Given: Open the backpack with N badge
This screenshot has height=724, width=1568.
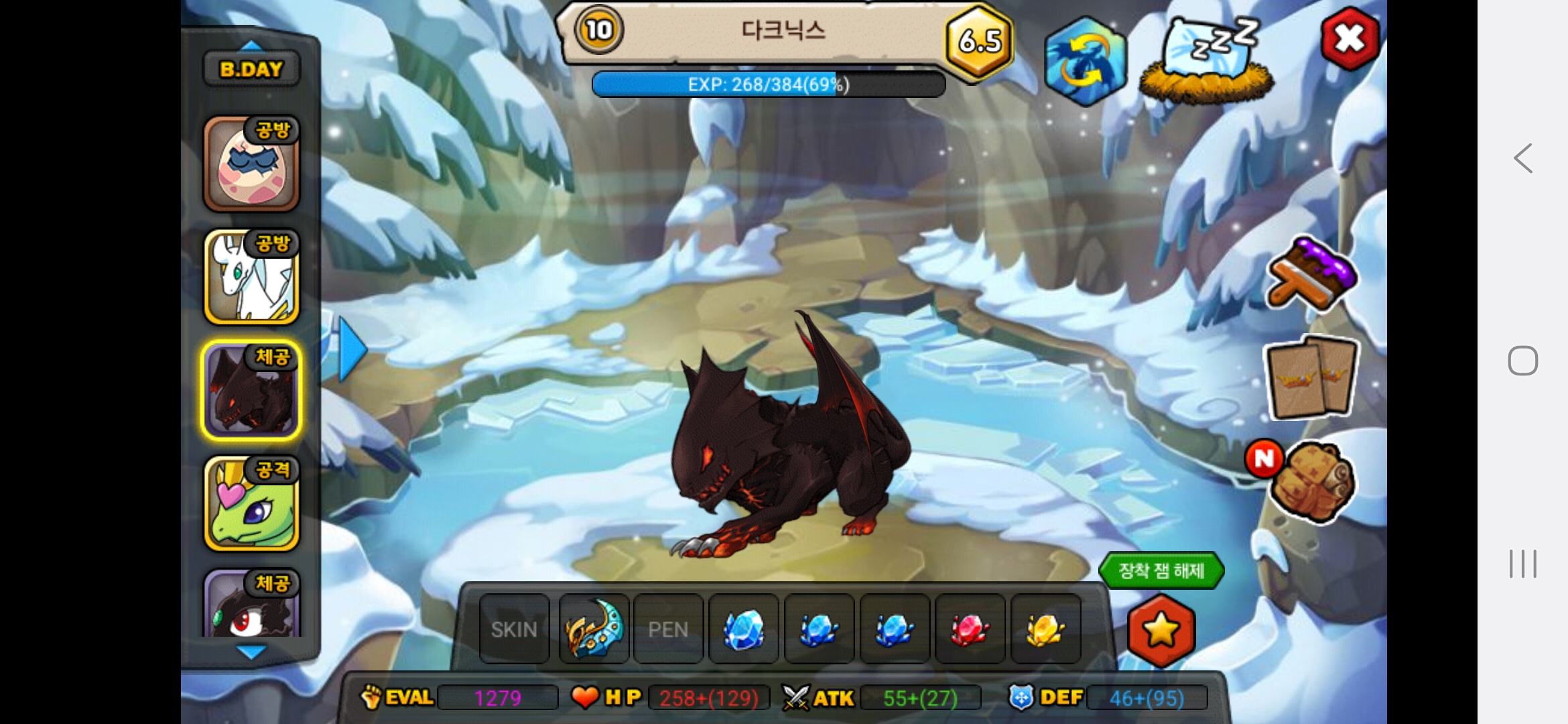Looking at the screenshot, I should coord(1310,481).
